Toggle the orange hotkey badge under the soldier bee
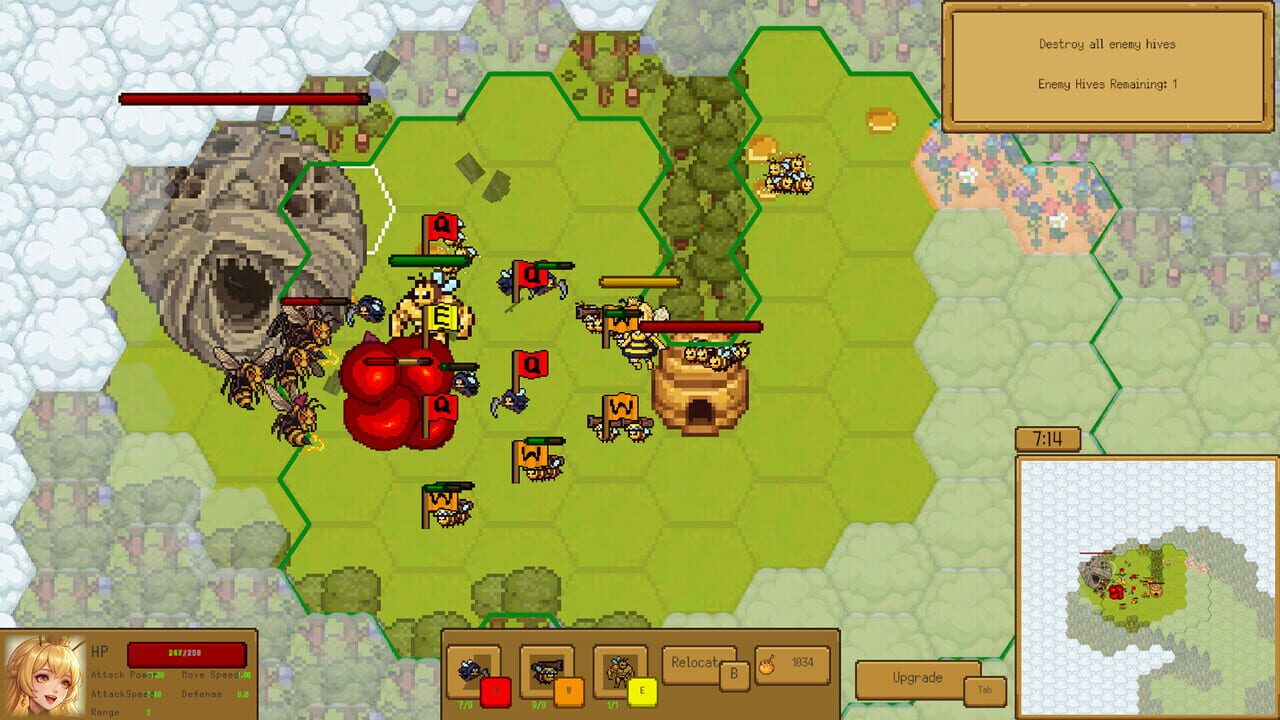The width and height of the screenshot is (1280, 720). pyautogui.click(x=571, y=690)
